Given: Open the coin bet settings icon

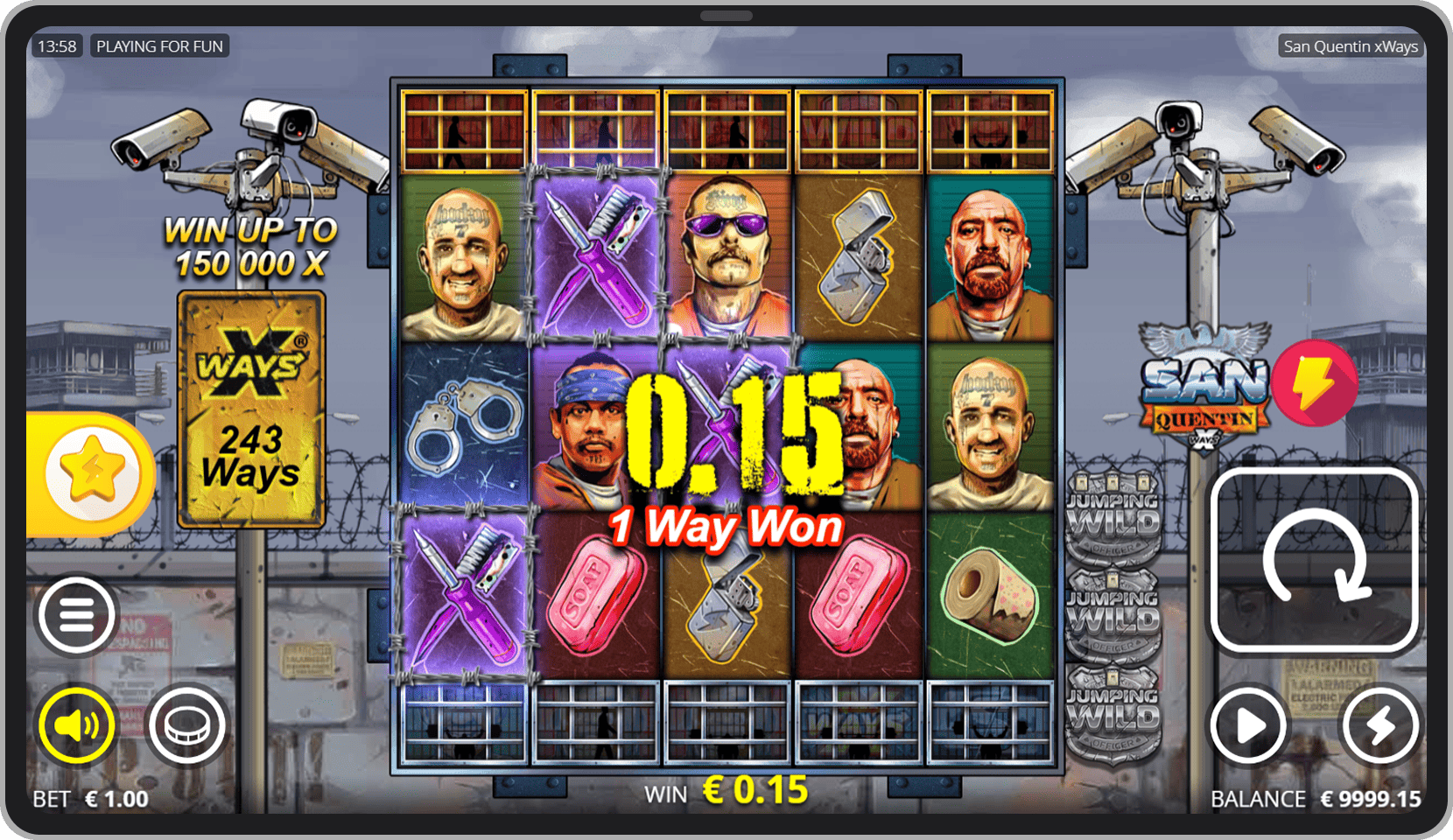Looking at the screenshot, I should (x=186, y=725).
